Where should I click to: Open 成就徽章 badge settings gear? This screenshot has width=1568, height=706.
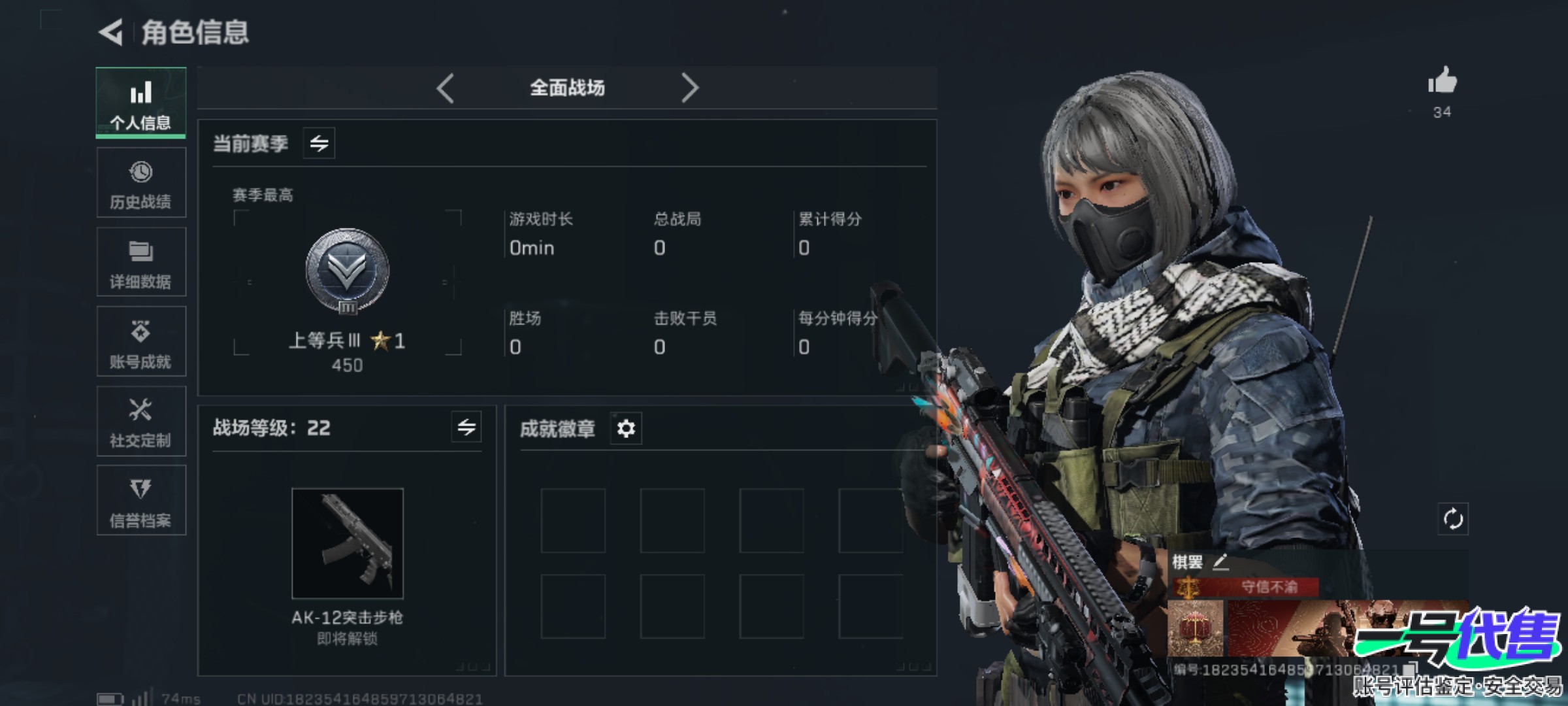tap(626, 429)
